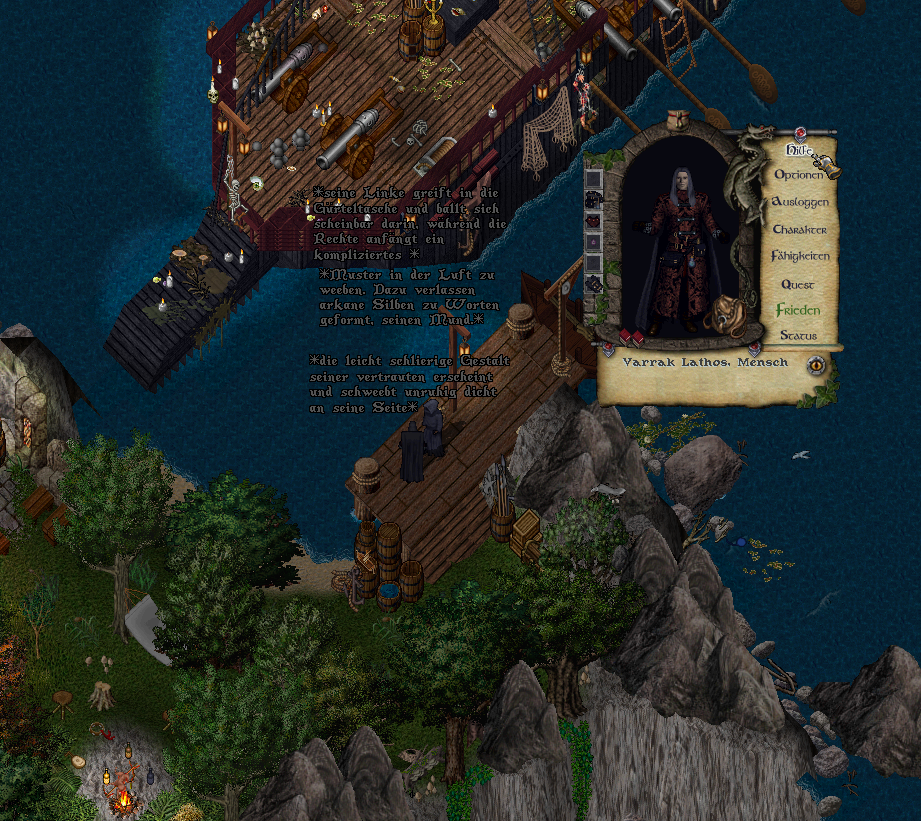Open the Quest log

tap(797, 284)
